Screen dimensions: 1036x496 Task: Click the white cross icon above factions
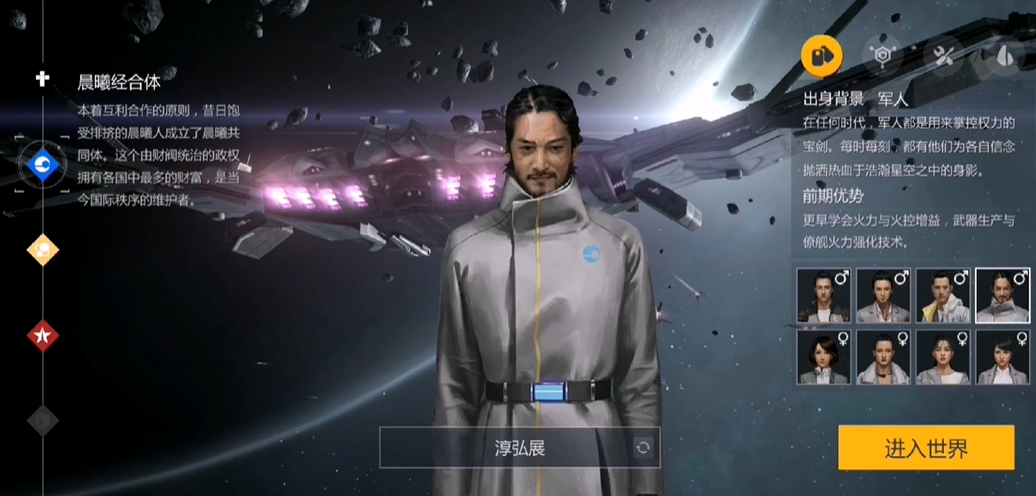pyautogui.click(x=43, y=78)
